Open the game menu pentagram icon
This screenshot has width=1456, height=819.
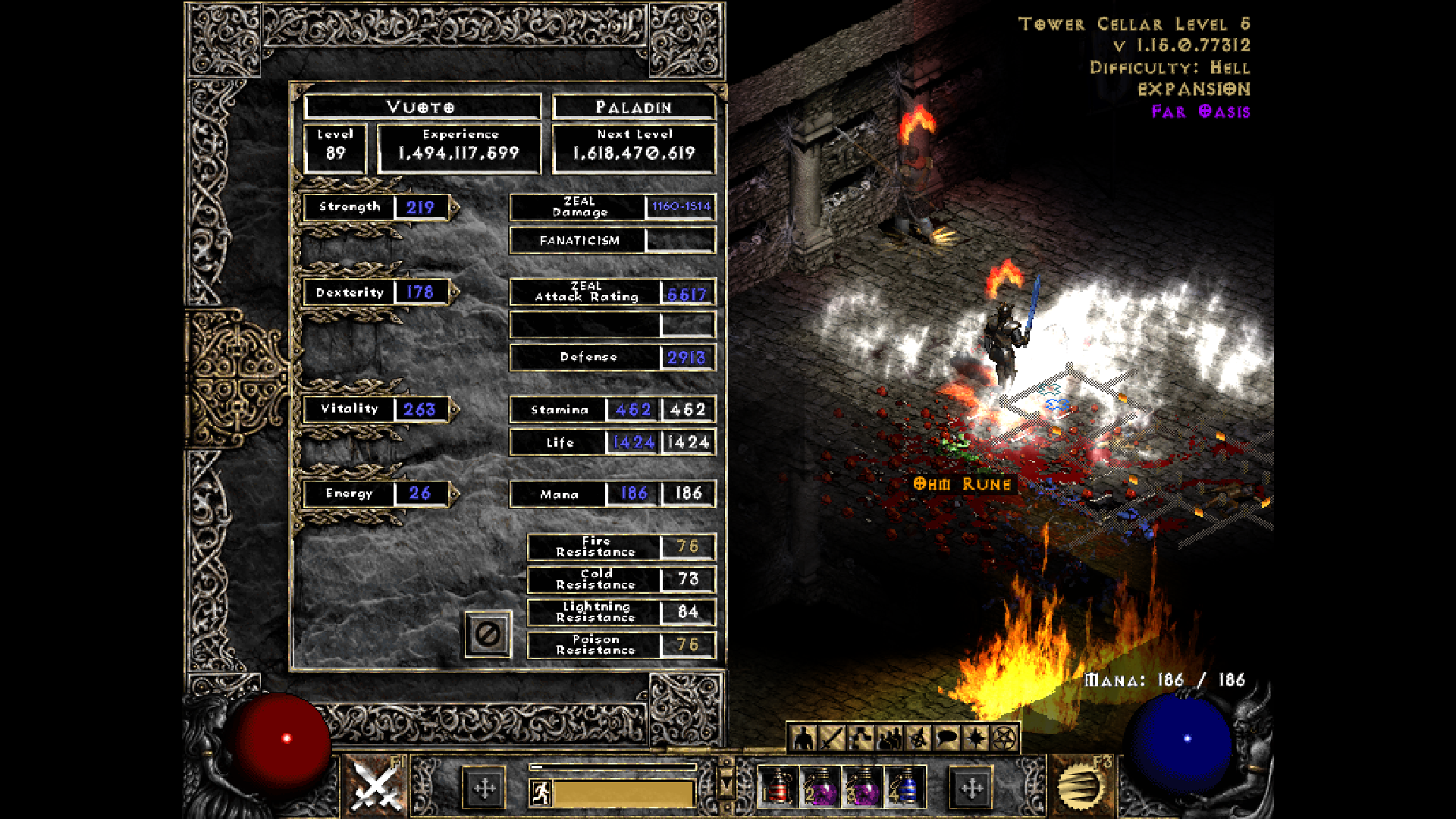click(x=1003, y=738)
